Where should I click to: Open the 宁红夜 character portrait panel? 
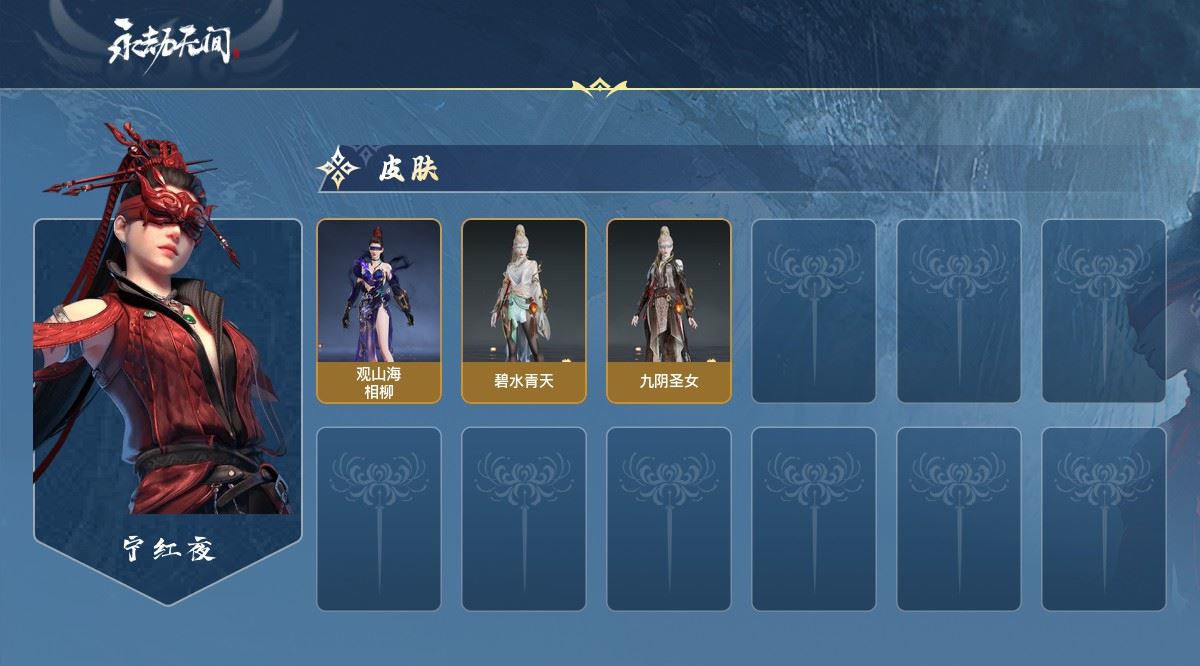pyautogui.click(x=167, y=380)
